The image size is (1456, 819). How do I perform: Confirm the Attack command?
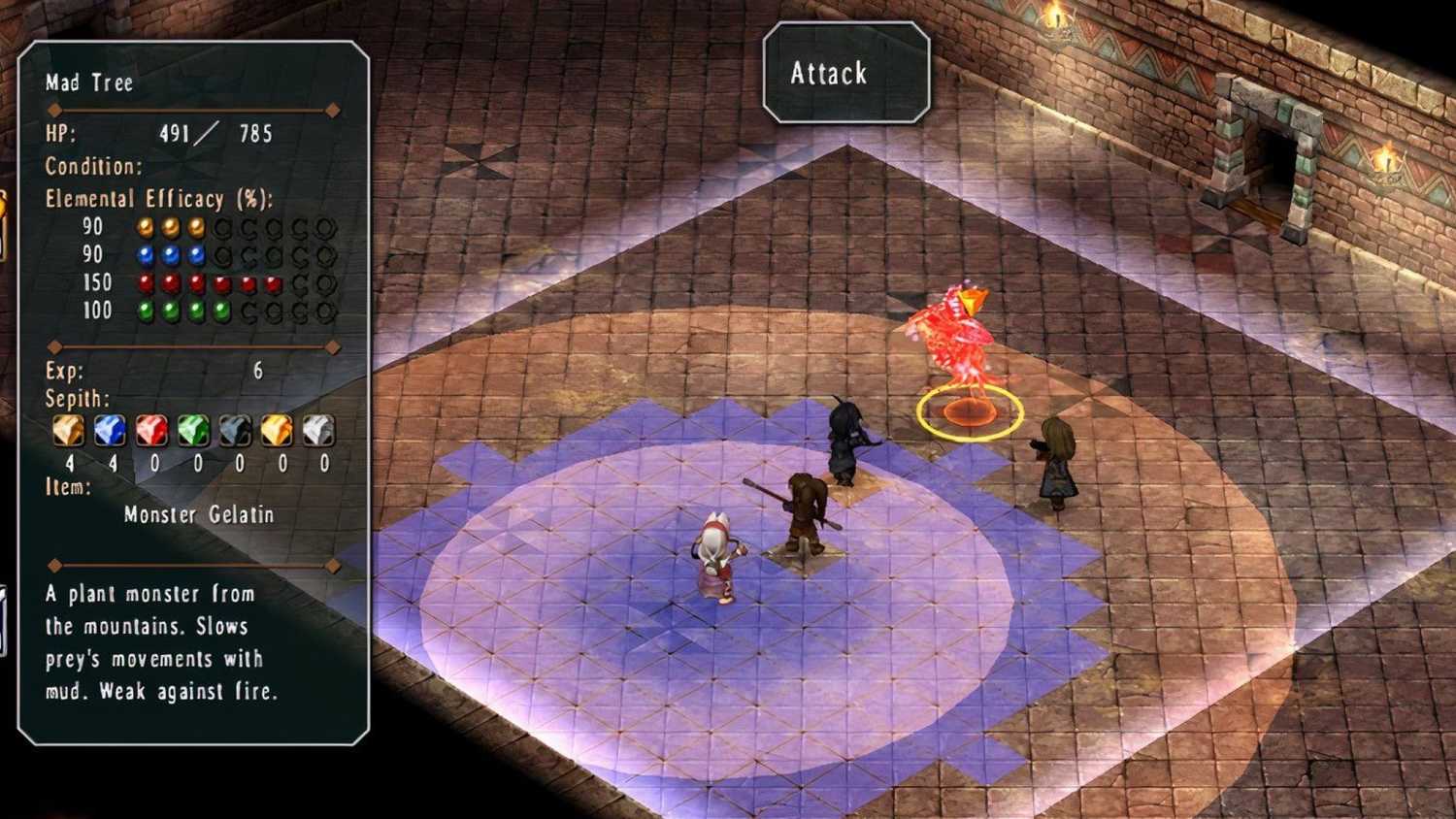(844, 73)
